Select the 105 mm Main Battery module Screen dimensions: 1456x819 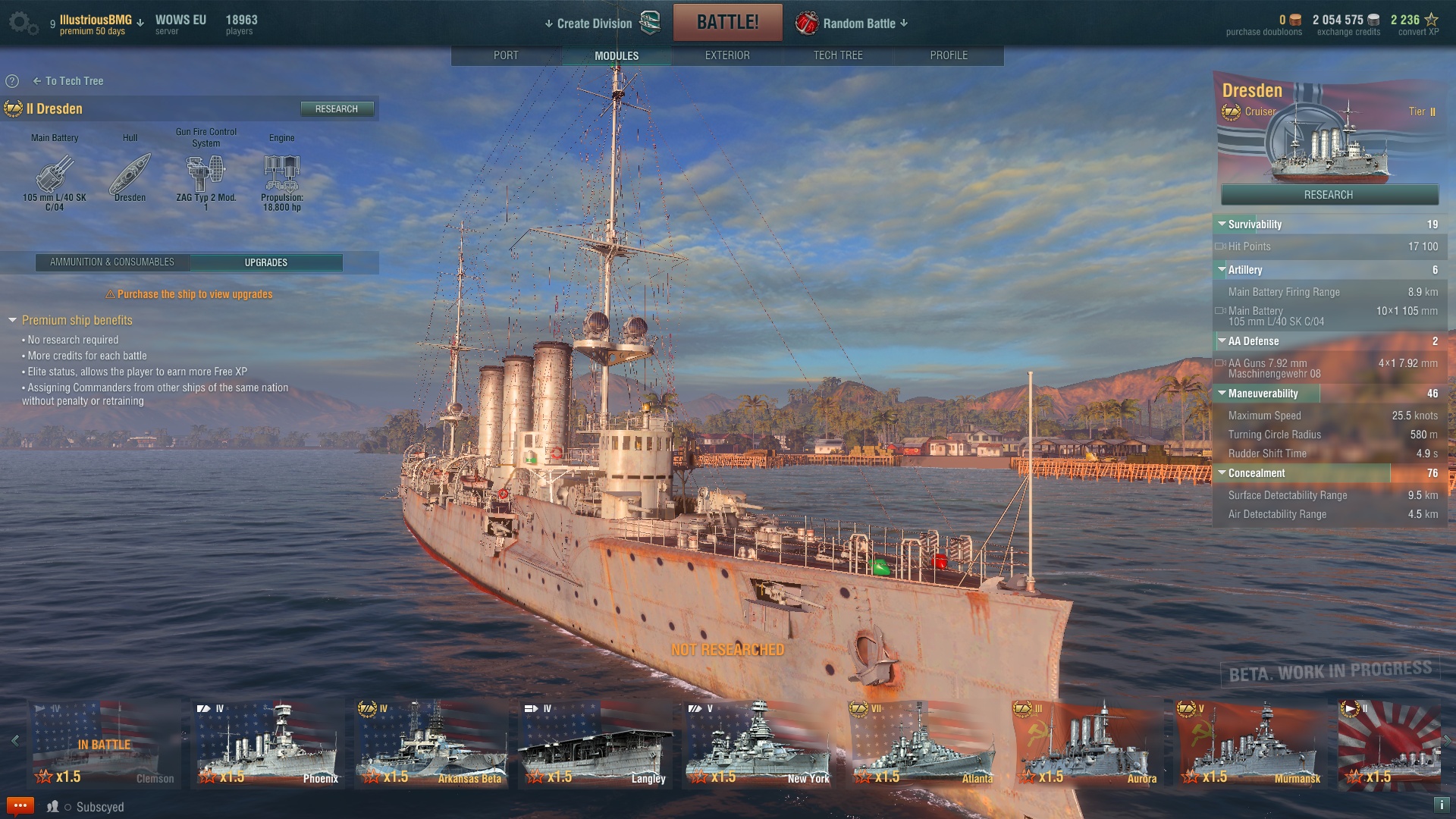tap(55, 175)
